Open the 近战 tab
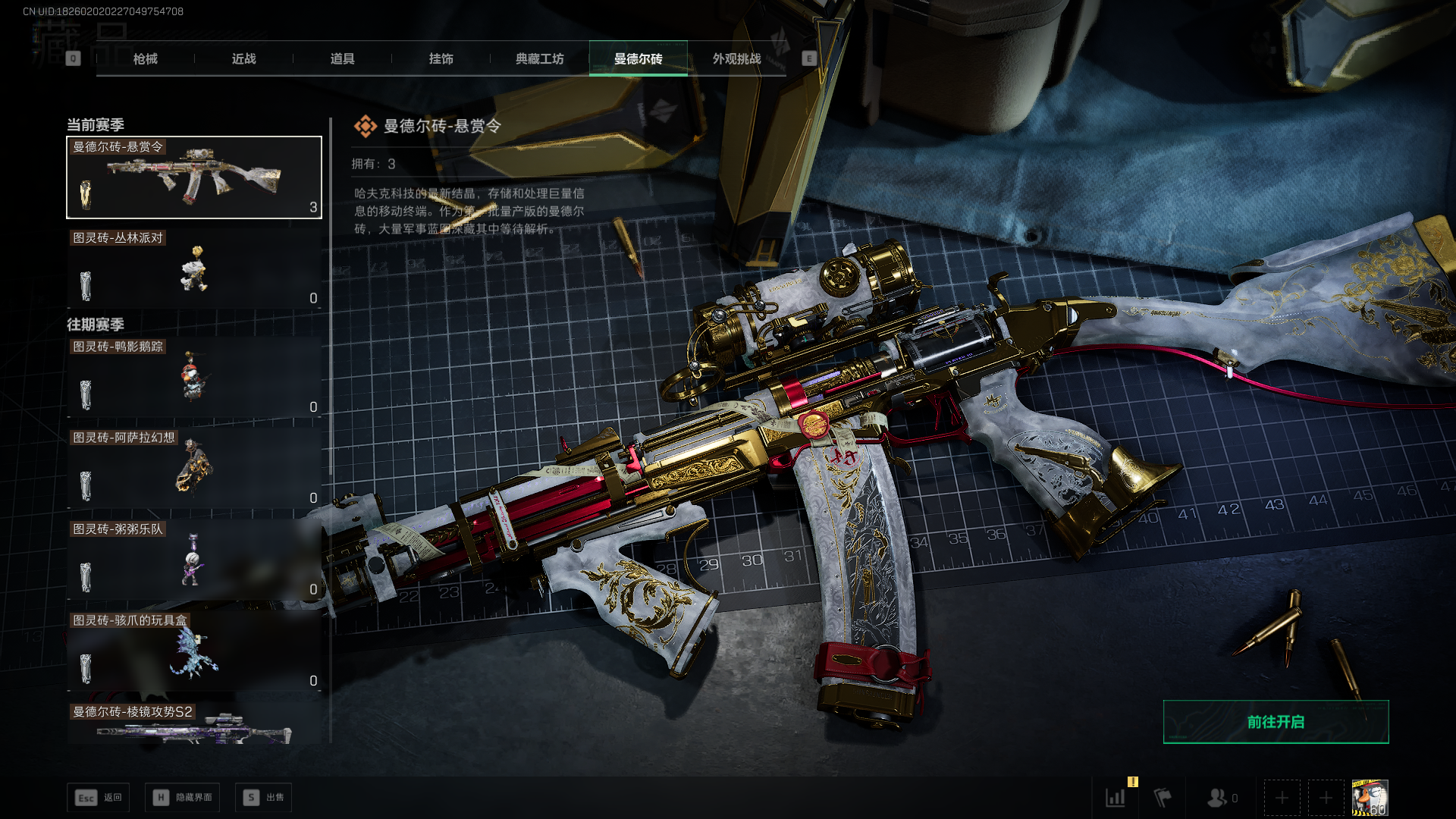 [243, 58]
